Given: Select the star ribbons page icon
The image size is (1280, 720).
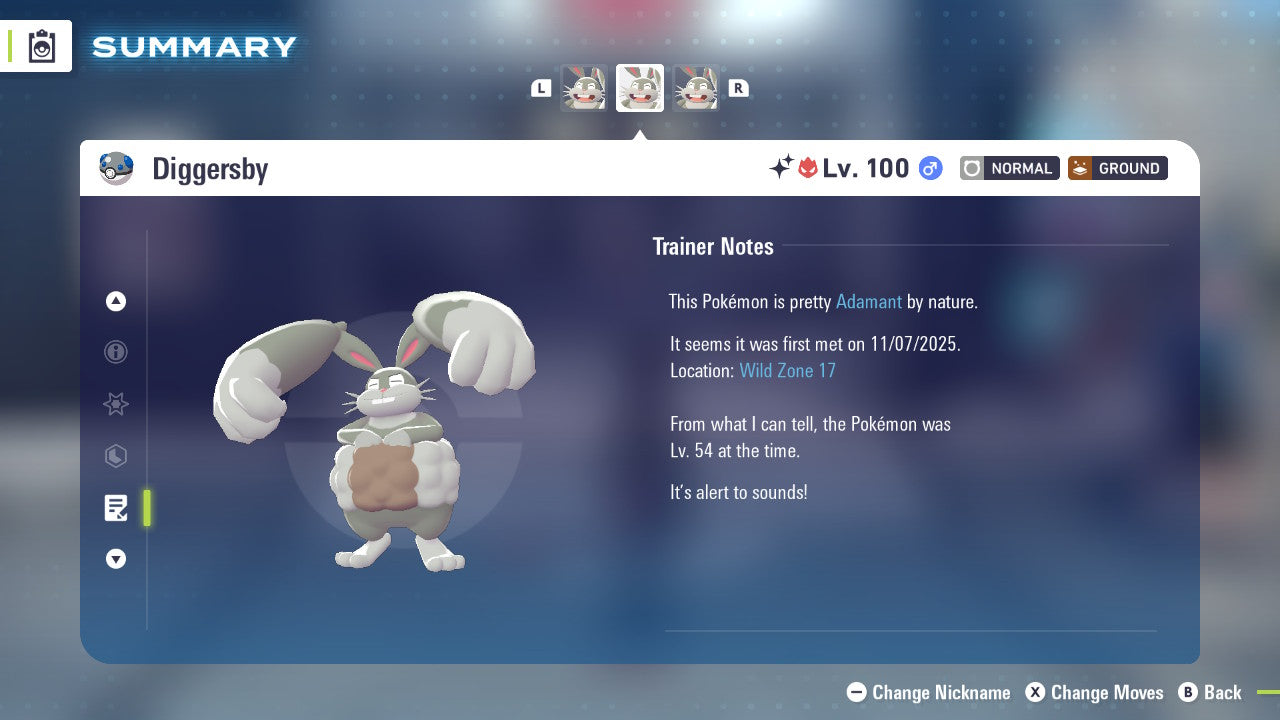Looking at the screenshot, I should click(x=116, y=404).
